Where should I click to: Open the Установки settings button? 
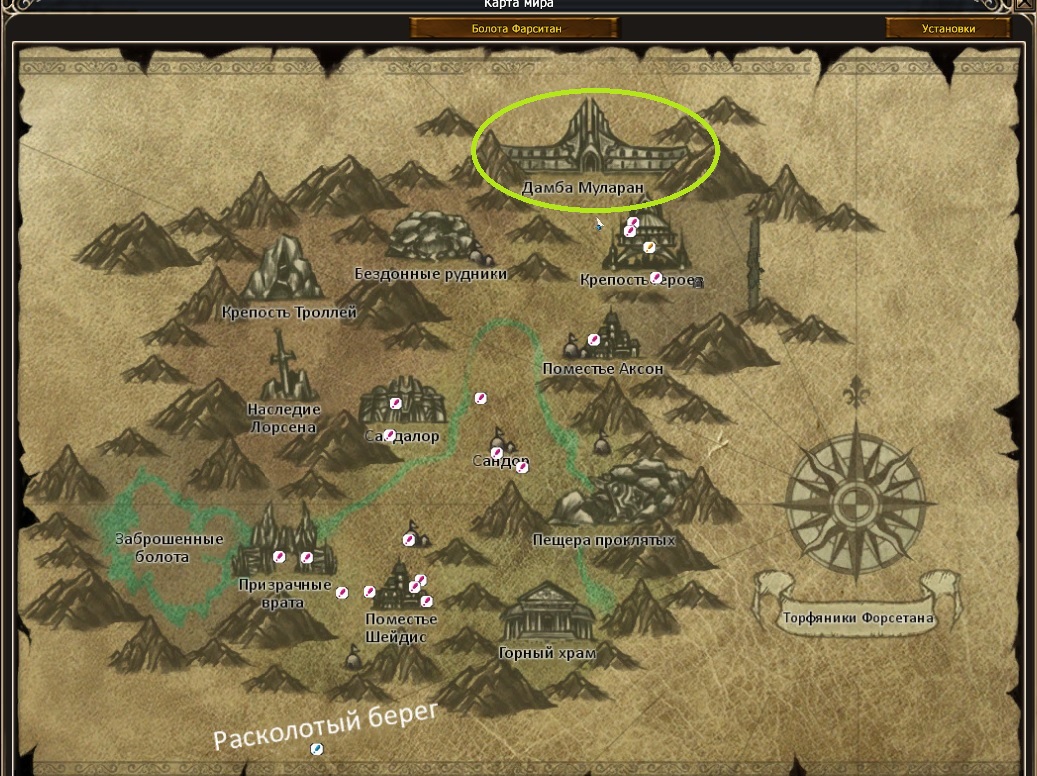tap(947, 29)
